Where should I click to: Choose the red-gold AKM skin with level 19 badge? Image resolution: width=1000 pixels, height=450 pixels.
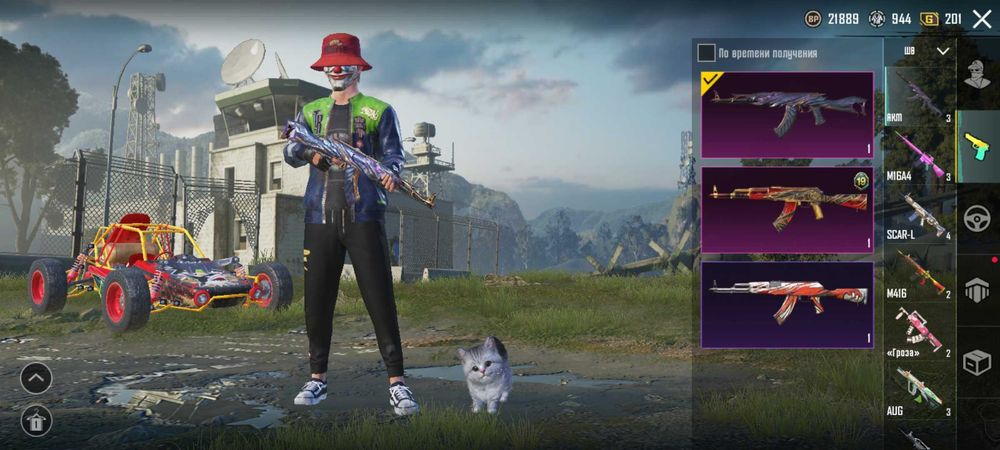(787, 209)
